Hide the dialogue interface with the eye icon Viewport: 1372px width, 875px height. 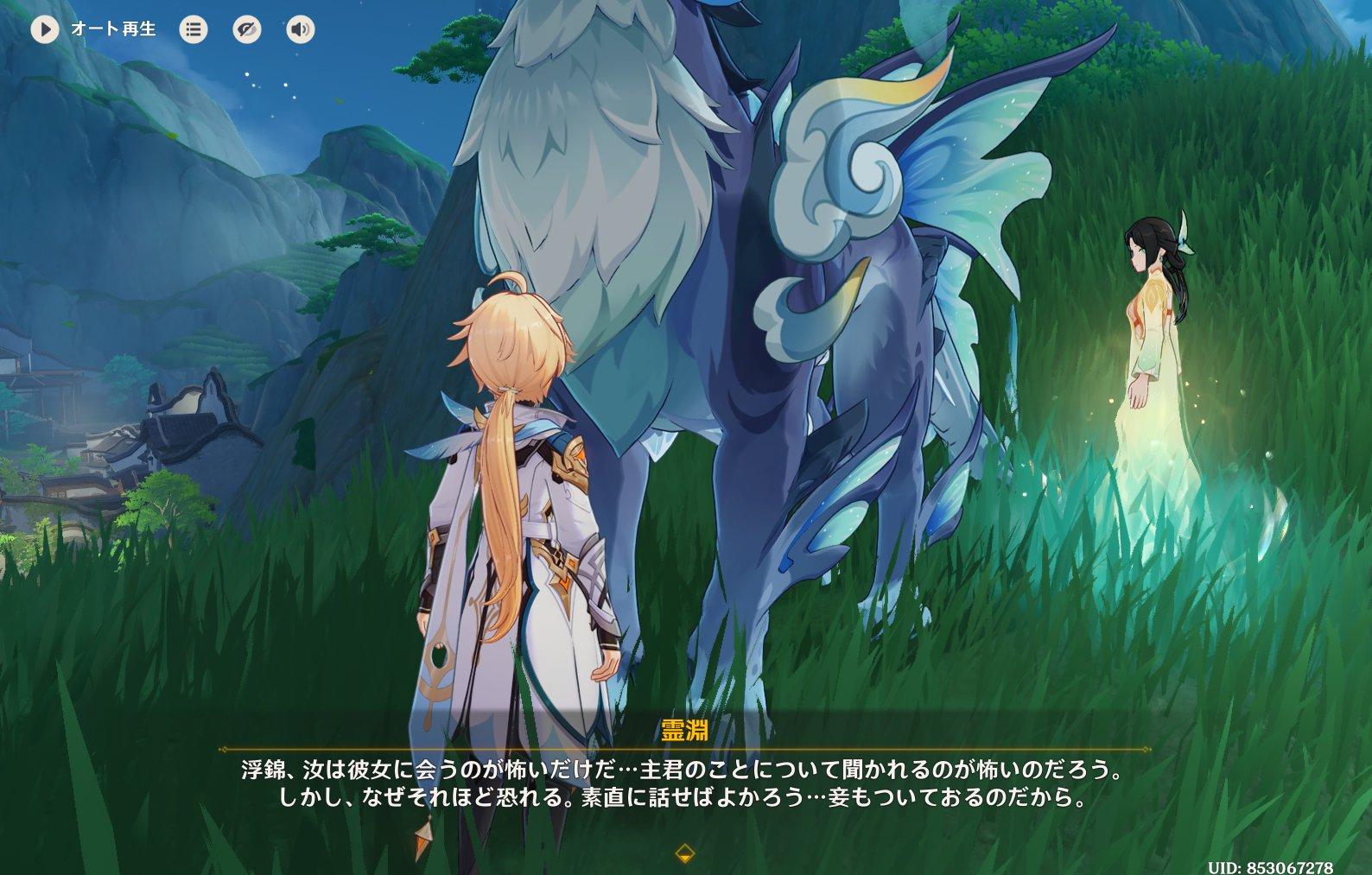coord(247,29)
